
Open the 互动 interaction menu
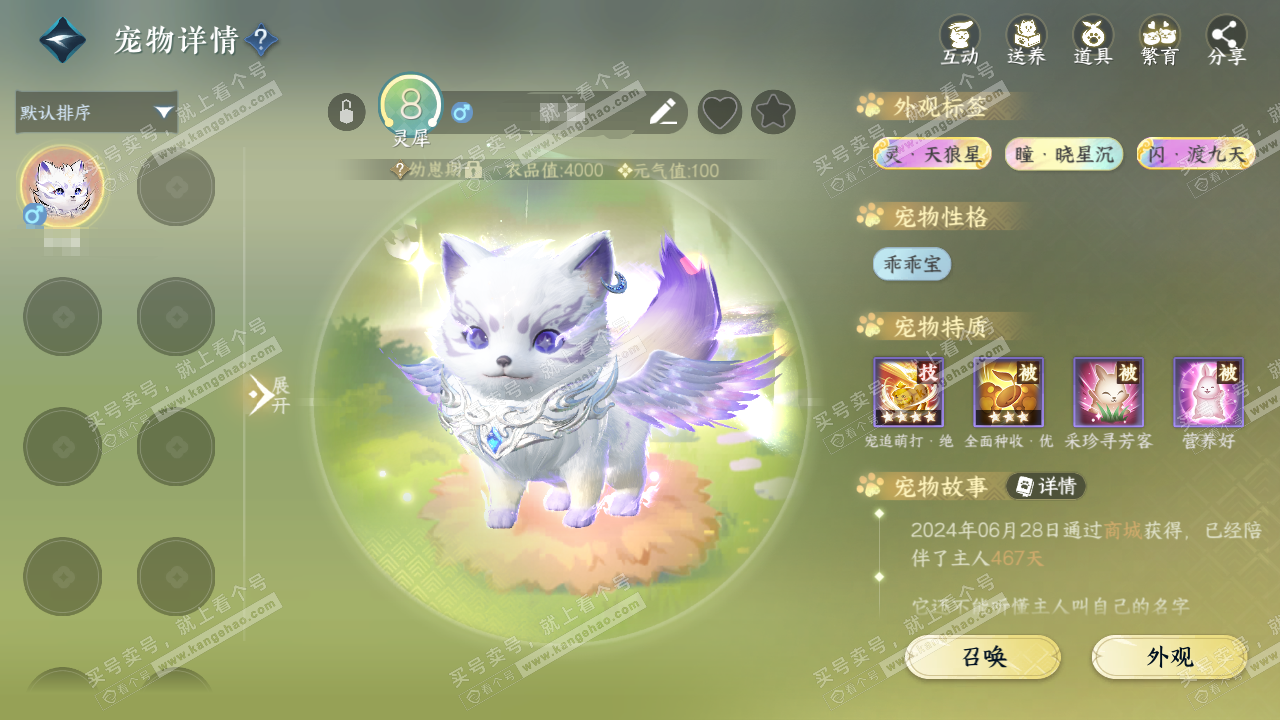click(960, 40)
